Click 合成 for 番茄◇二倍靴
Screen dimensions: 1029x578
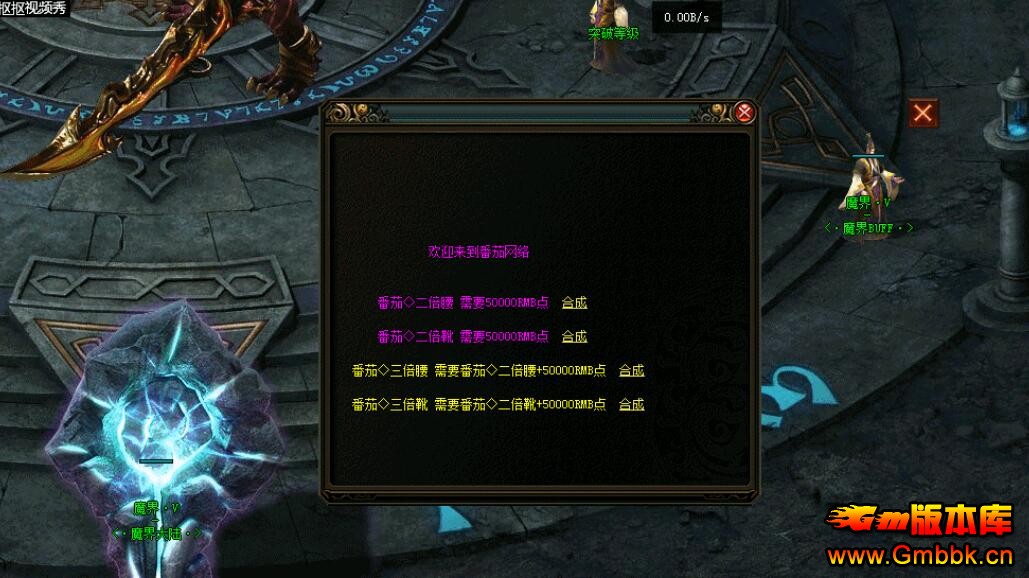(x=574, y=336)
